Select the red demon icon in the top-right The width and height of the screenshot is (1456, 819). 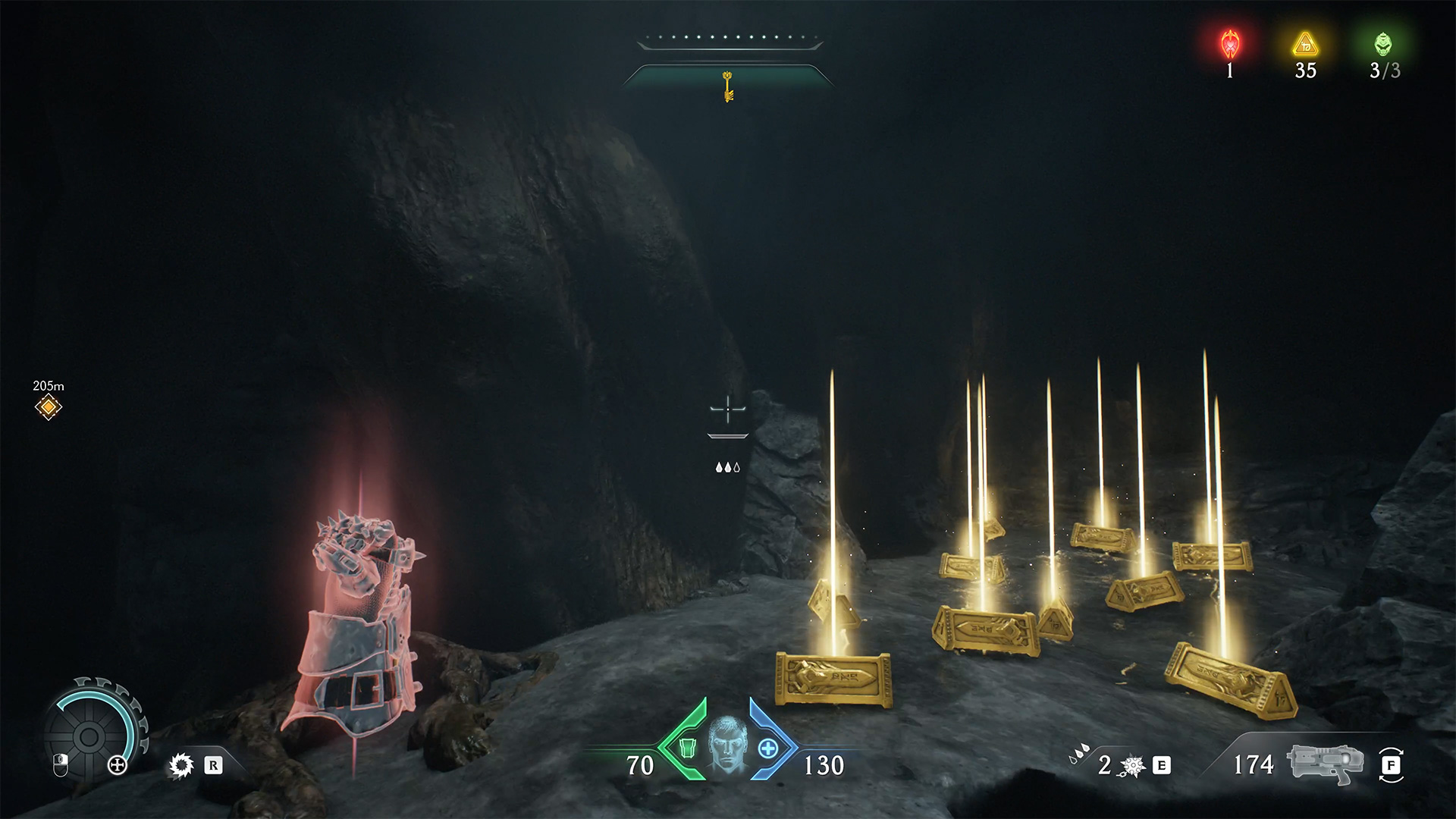(x=1229, y=44)
